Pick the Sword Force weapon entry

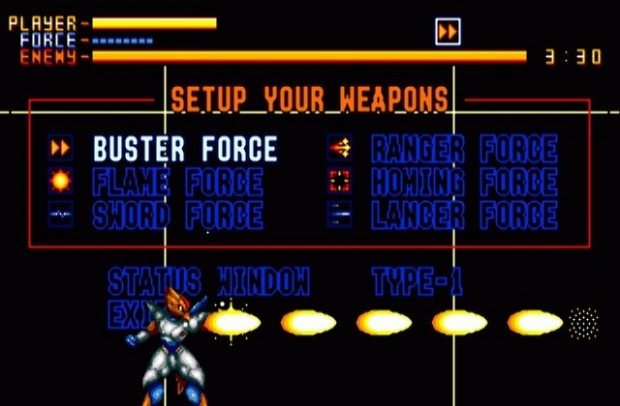[178, 215]
